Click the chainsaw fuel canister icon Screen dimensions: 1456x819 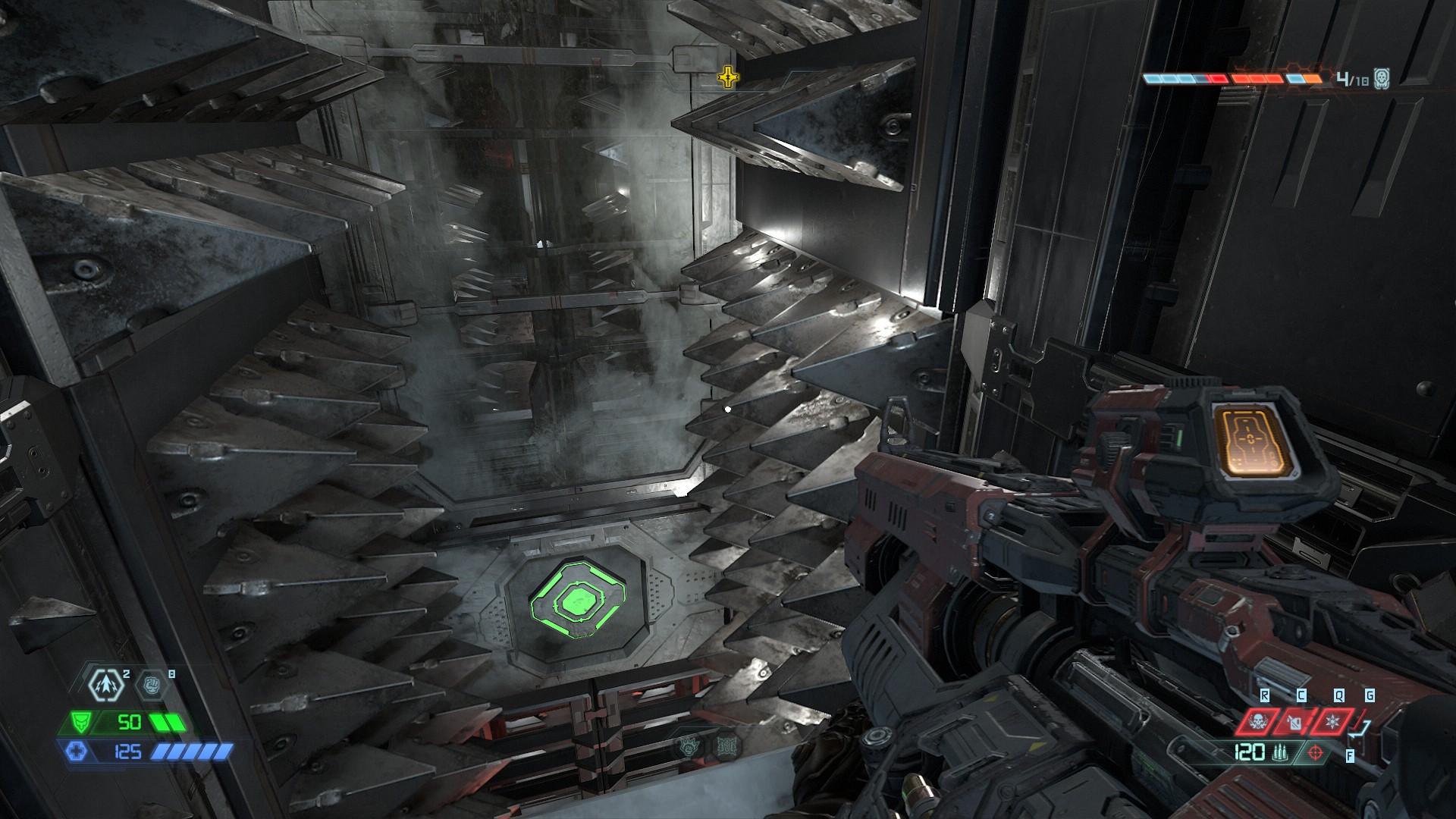click(x=1294, y=721)
